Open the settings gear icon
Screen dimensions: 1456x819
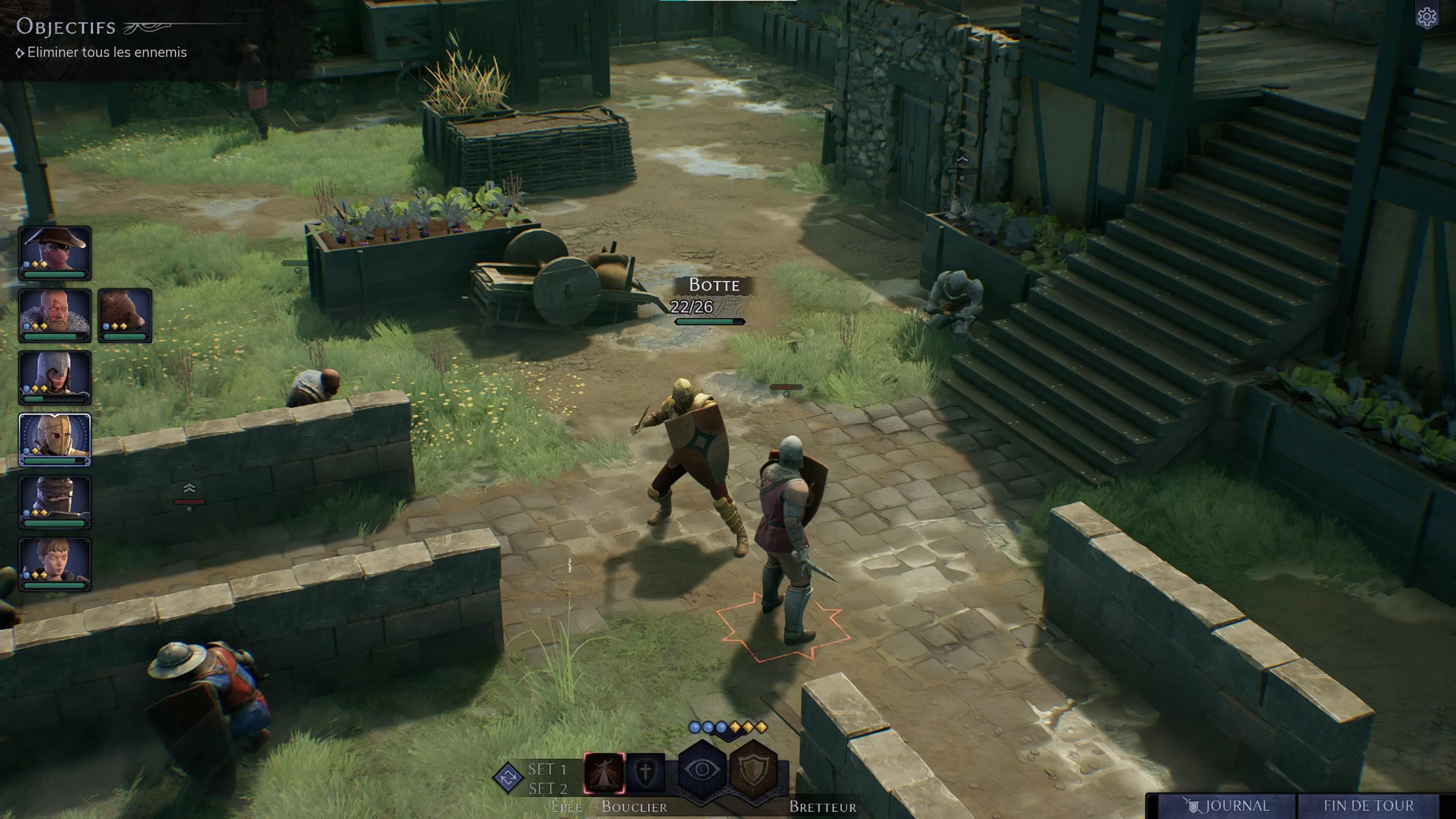coord(1426,17)
